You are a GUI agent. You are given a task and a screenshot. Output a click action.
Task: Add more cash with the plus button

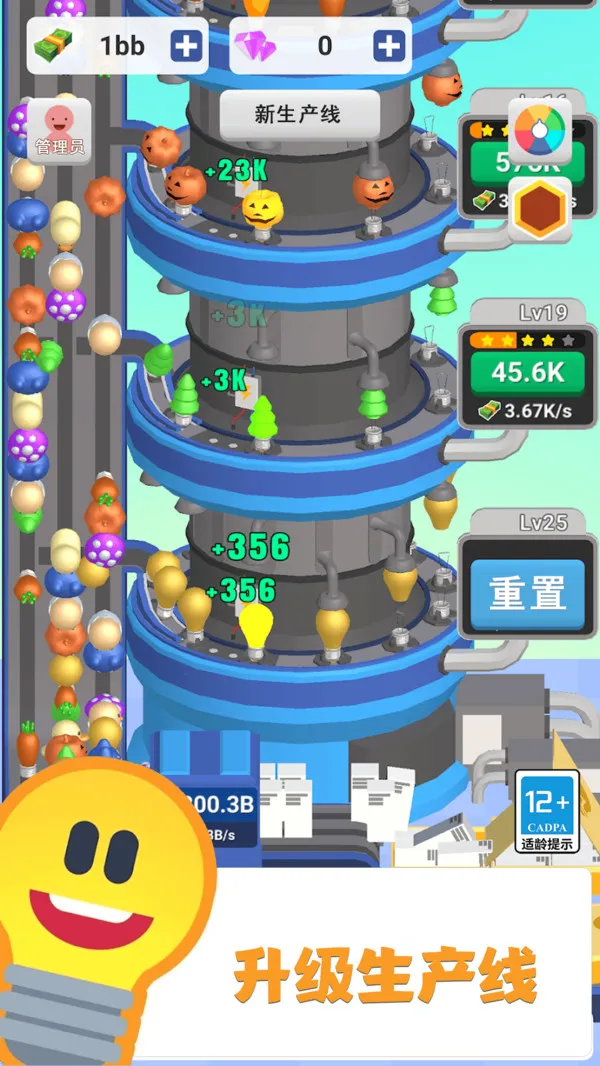click(185, 45)
